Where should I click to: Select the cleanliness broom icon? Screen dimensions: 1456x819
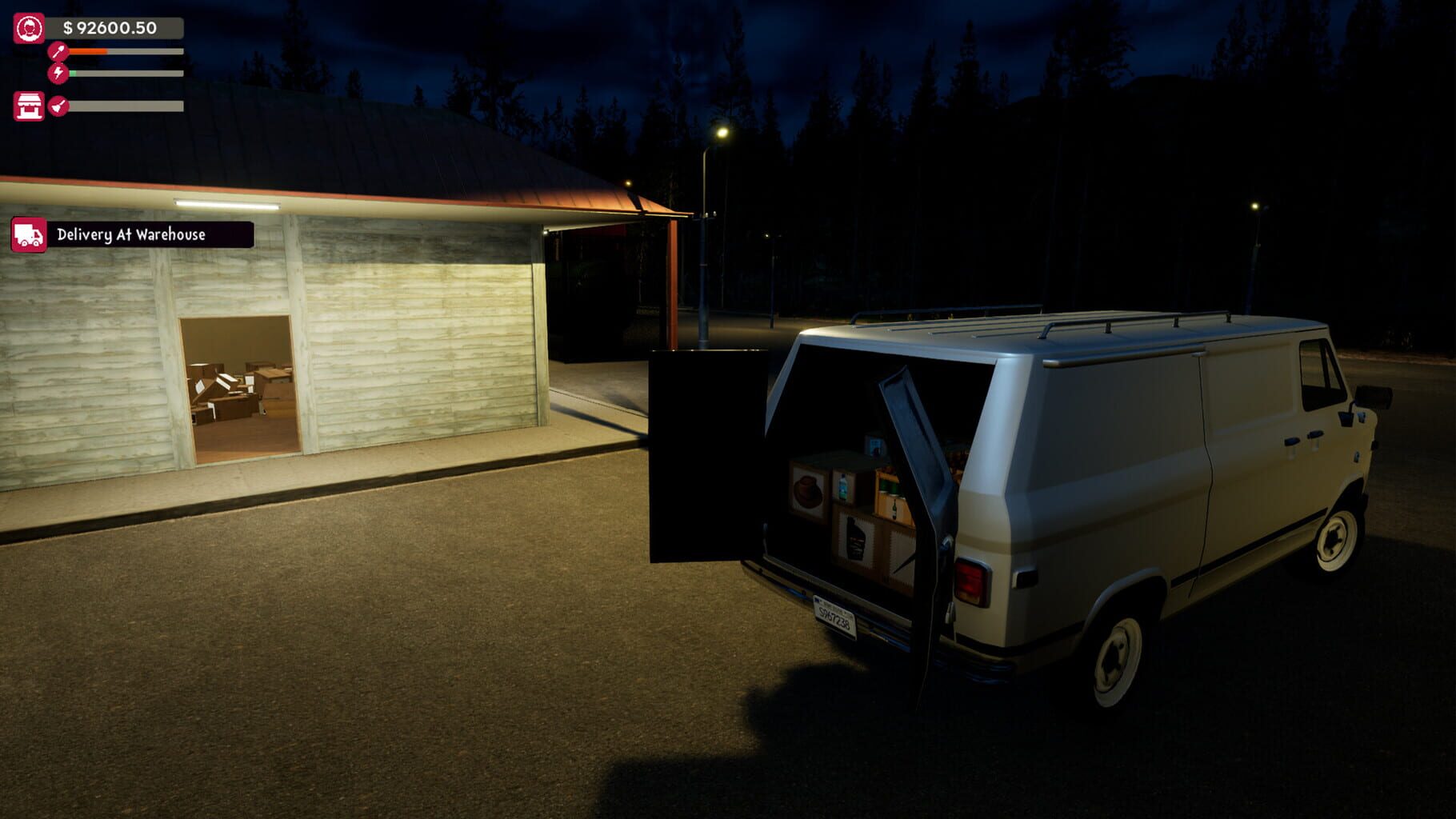coord(58,107)
